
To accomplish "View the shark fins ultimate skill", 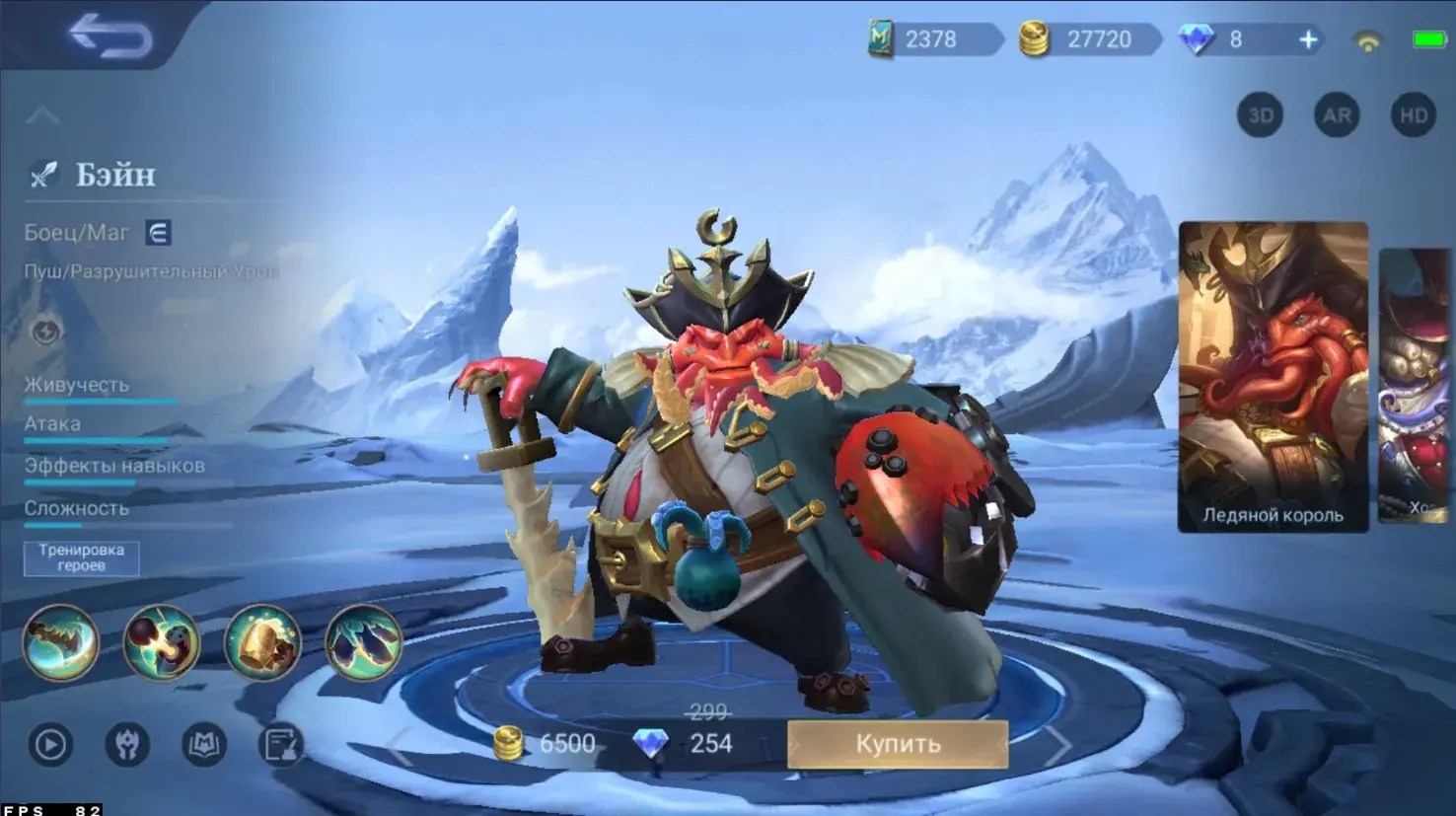I will (x=363, y=642).
